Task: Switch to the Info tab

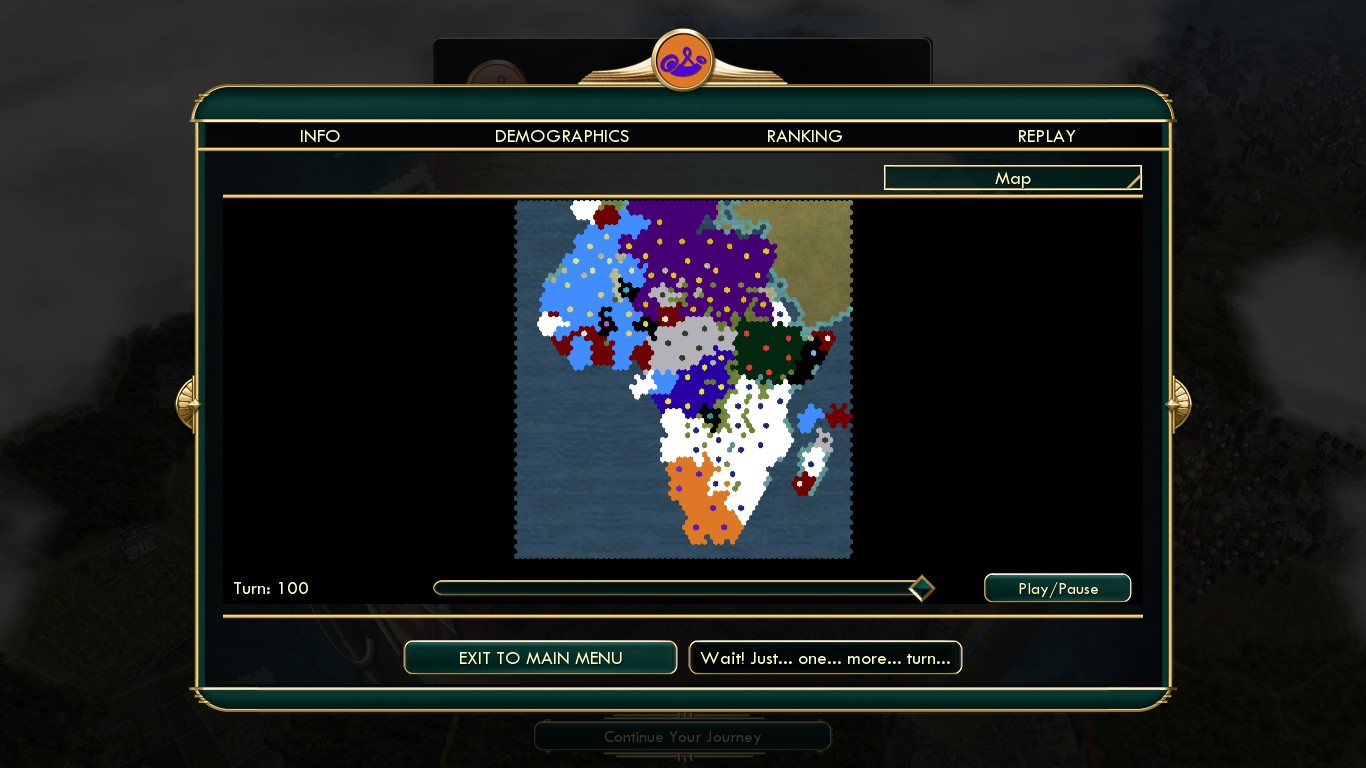Action: tap(320, 136)
